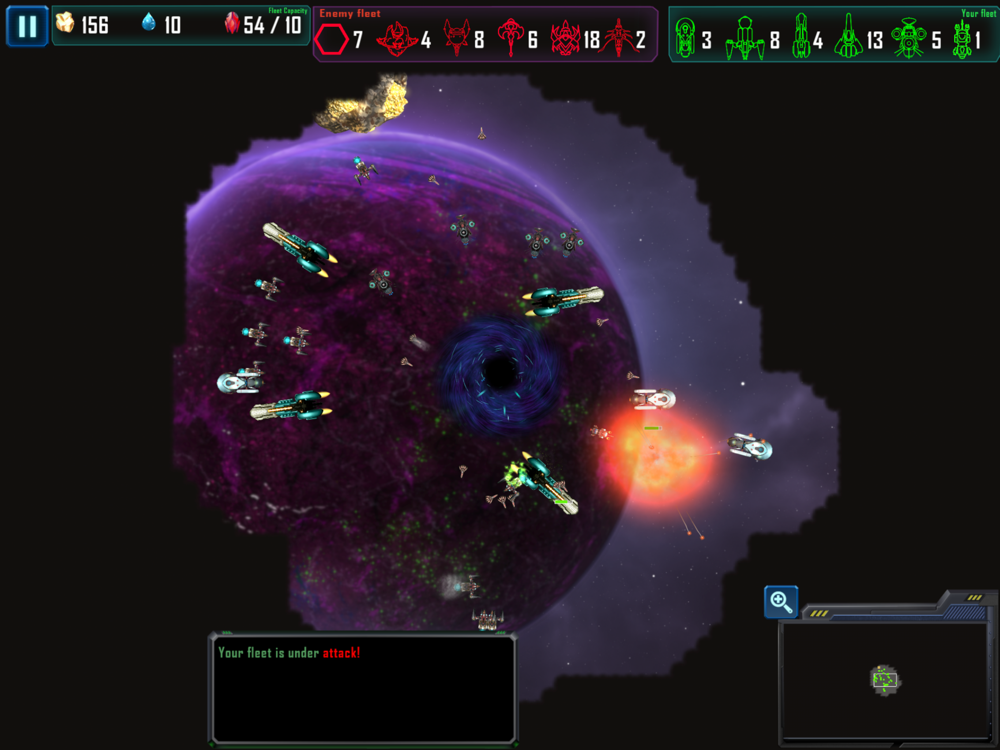Image resolution: width=1000 pixels, height=750 pixels.
Task: Click the magnifier zoom button above the minimap
Action: click(781, 602)
